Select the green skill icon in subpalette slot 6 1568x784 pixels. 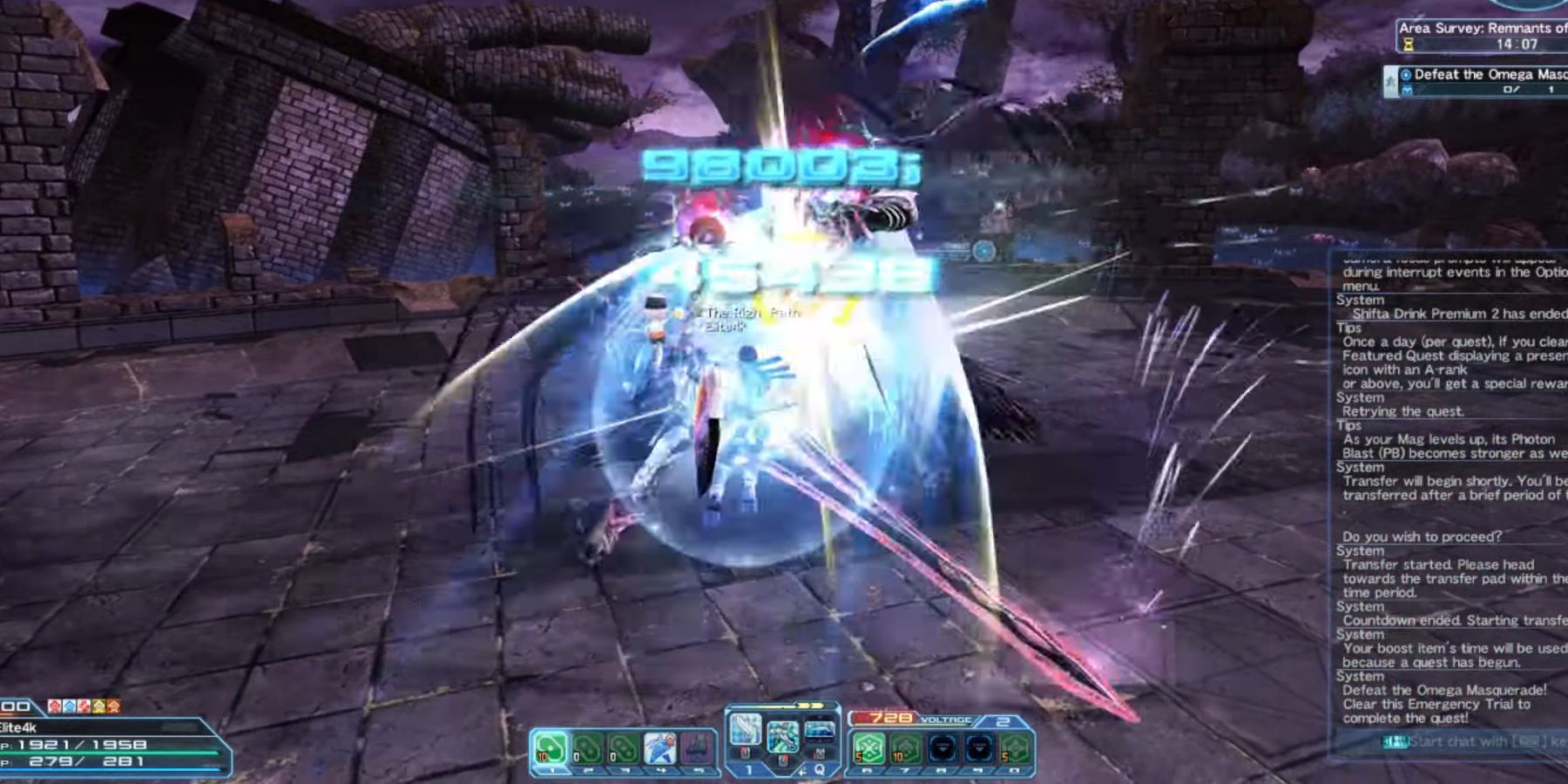coord(868,748)
